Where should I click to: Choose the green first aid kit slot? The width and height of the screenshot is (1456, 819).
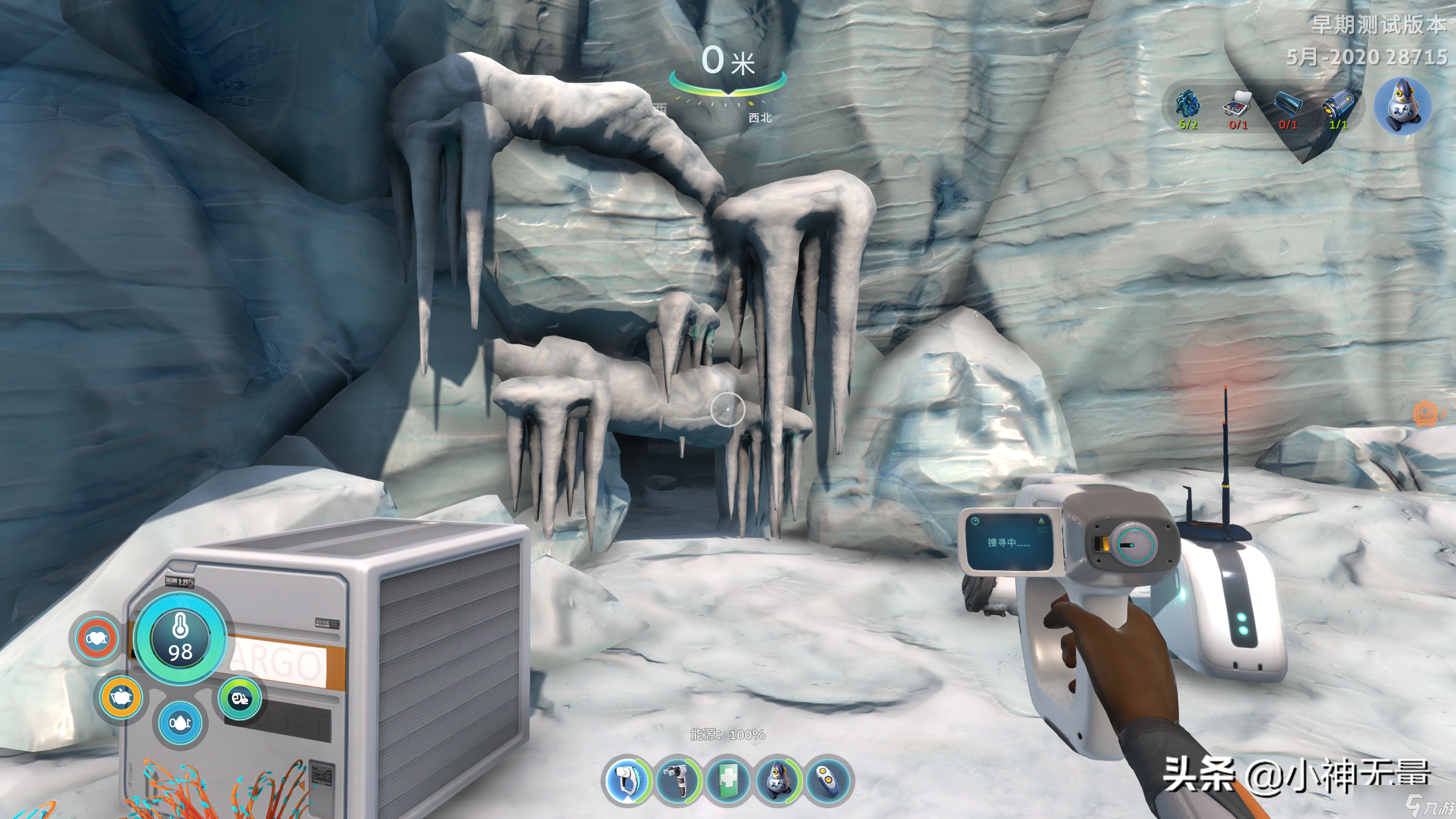tap(728, 780)
